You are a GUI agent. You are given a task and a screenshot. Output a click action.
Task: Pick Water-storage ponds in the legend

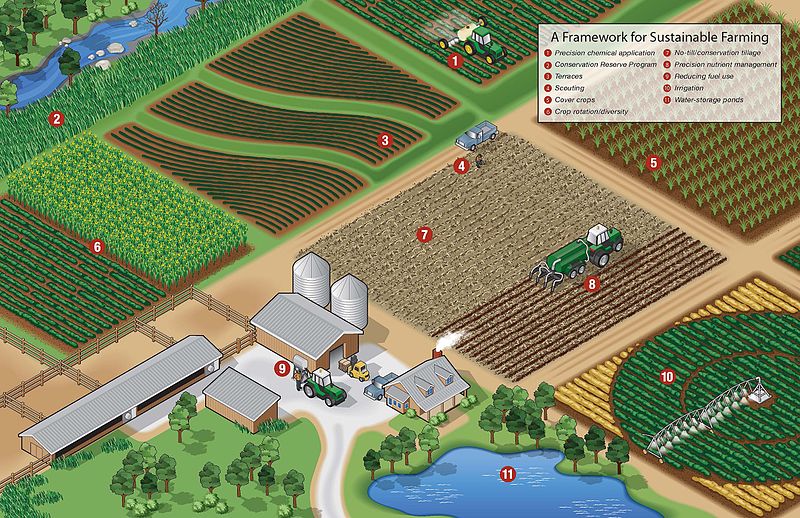coord(714,100)
